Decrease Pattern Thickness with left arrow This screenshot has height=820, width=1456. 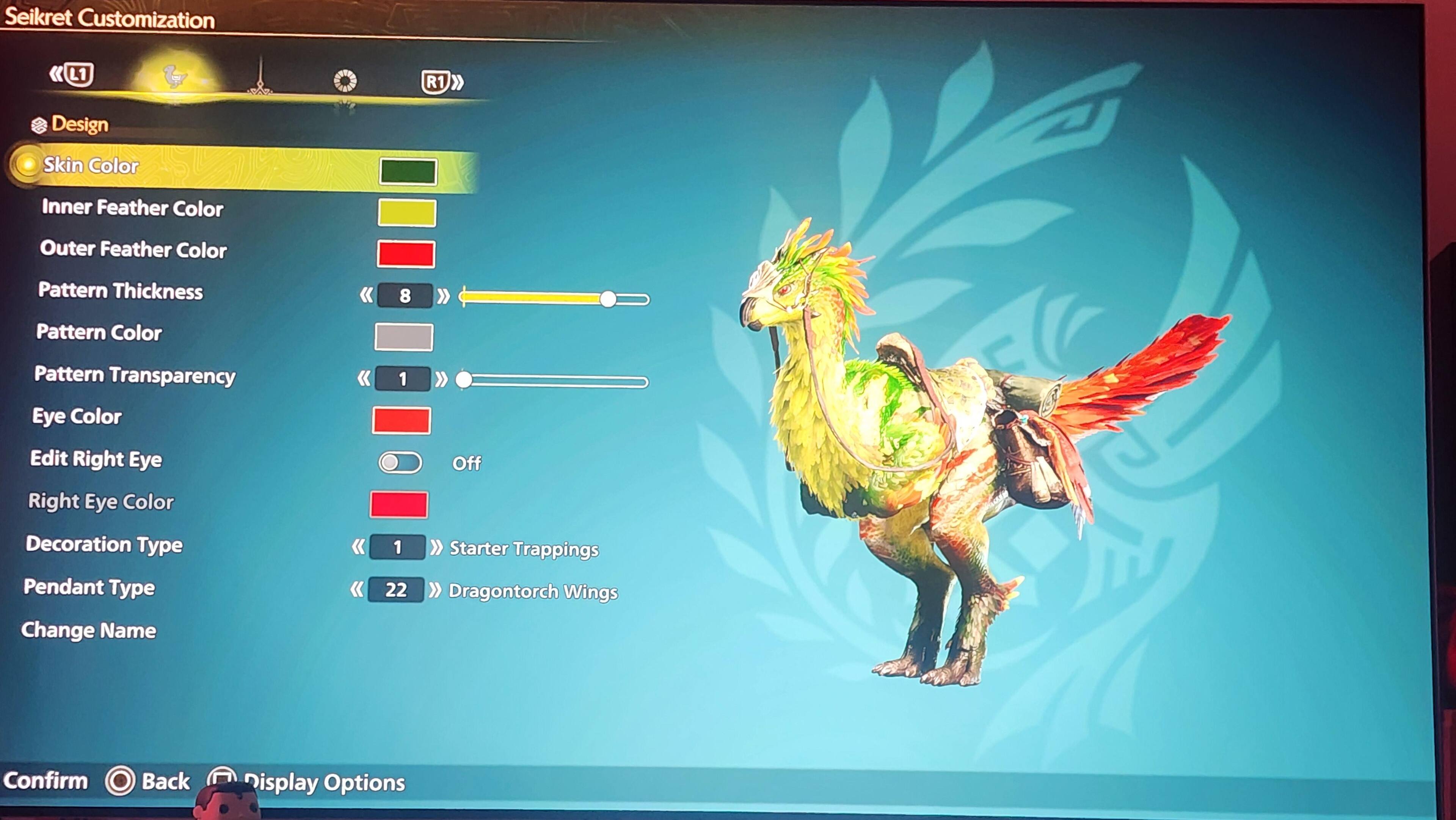point(366,295)
